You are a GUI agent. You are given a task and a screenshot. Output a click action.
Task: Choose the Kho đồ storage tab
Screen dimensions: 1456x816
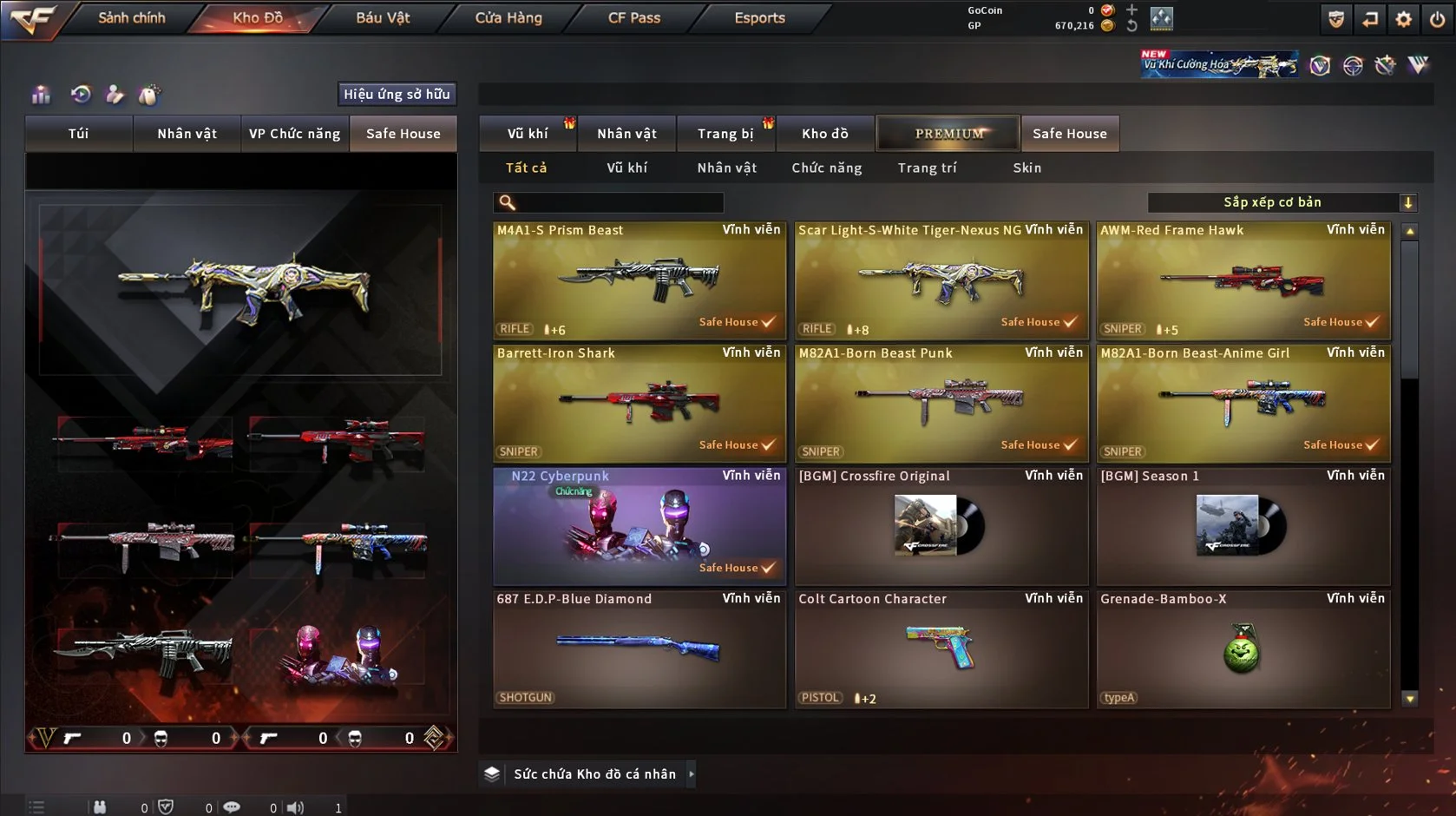point(824,134)
